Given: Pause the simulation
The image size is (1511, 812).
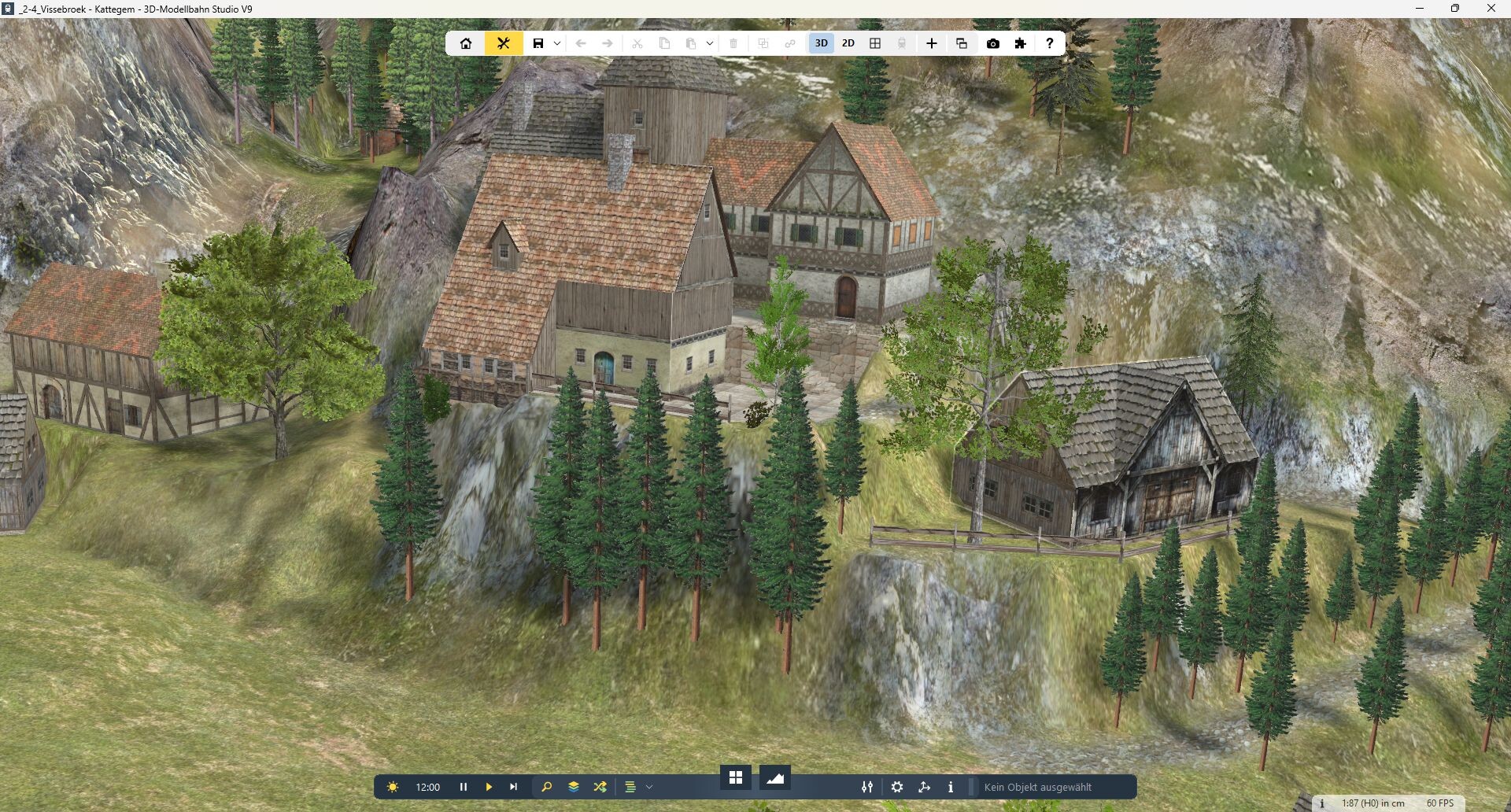Looking at the screenshot, I should [464, 787].
